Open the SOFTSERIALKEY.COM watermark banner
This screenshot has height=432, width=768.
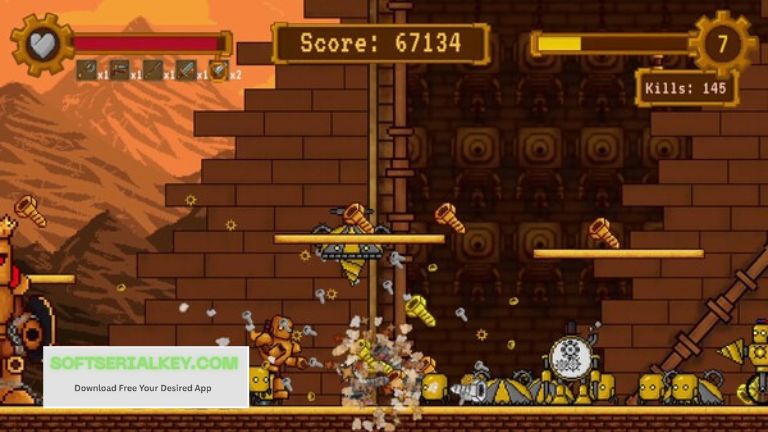145,374
